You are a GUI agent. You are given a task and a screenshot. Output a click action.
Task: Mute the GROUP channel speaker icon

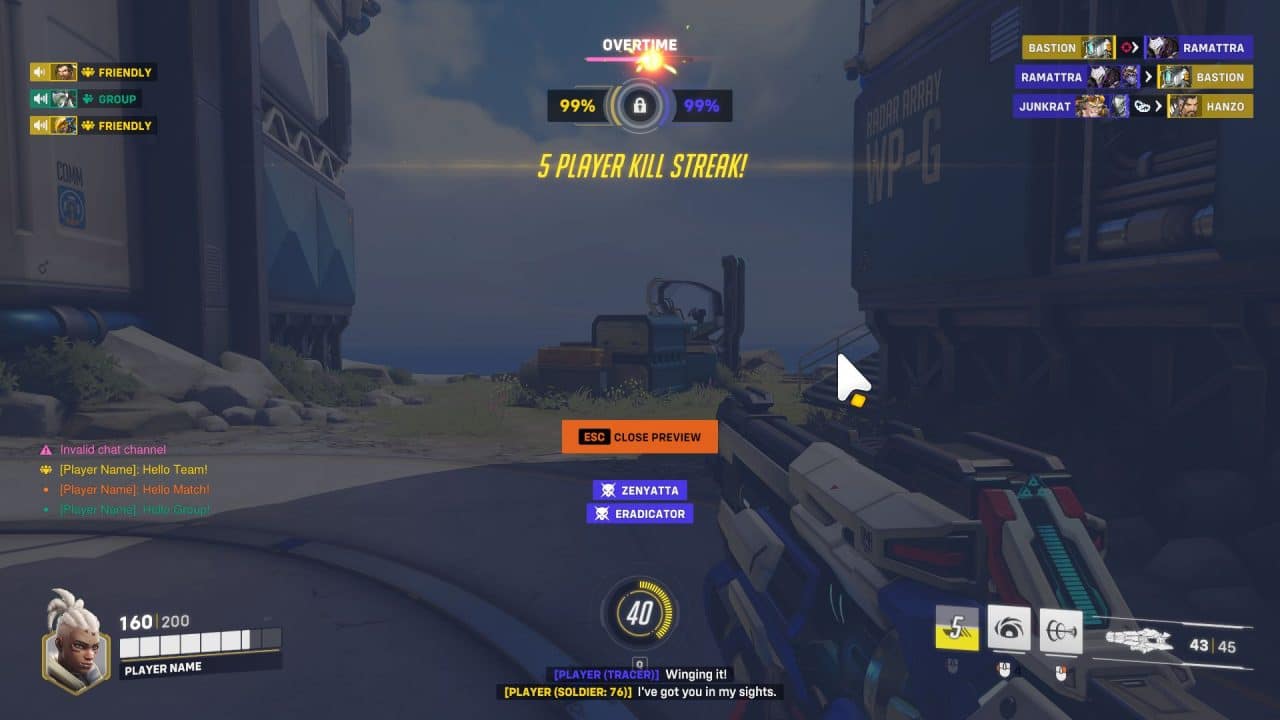tap(40, 98)
